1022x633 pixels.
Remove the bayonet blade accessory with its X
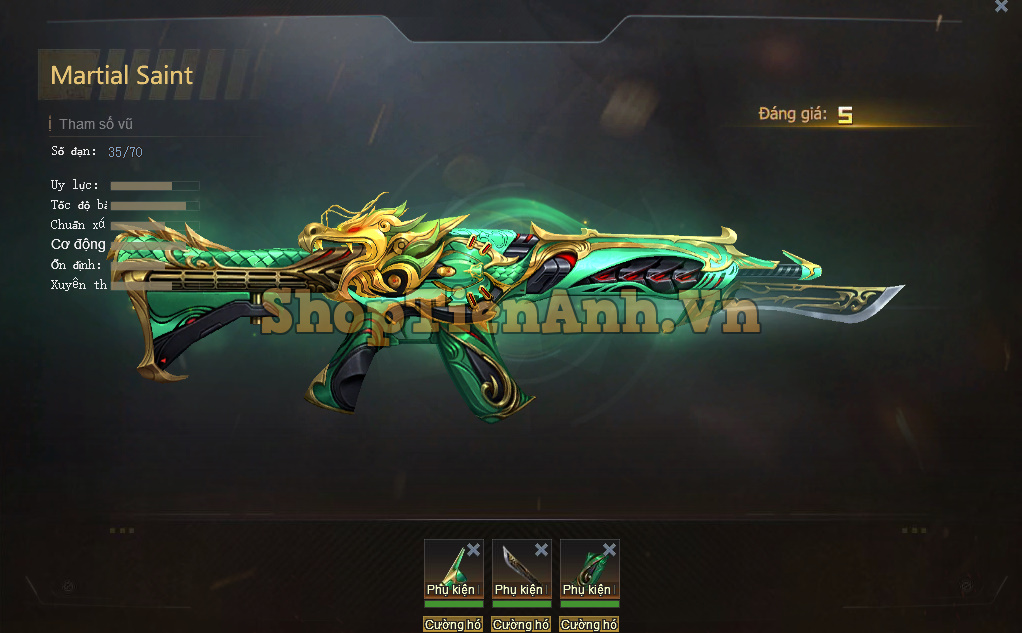coord(541,550)
